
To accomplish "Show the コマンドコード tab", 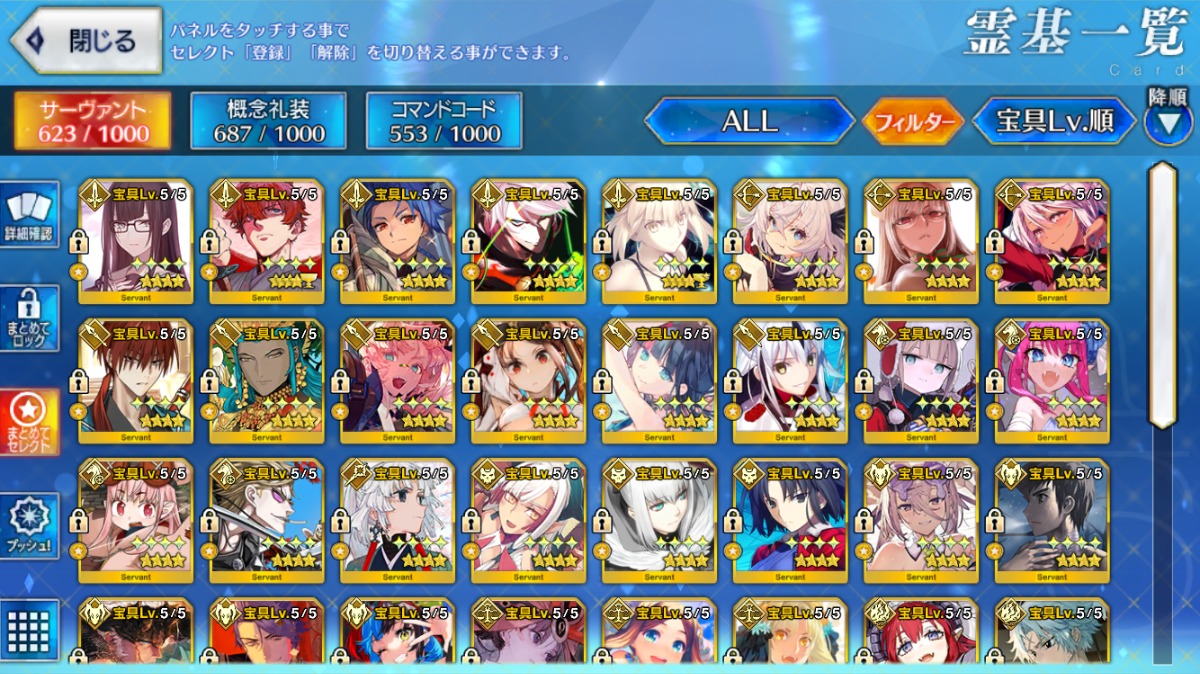I will point(444,121).
